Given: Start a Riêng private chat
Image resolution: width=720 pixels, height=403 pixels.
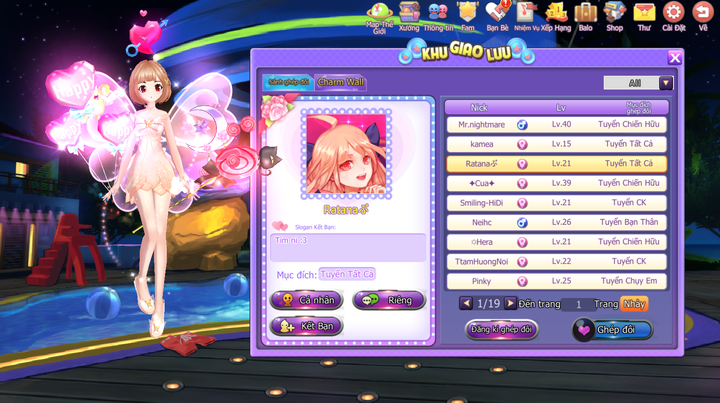Looking at the screenshot, I should click(388, 300).
